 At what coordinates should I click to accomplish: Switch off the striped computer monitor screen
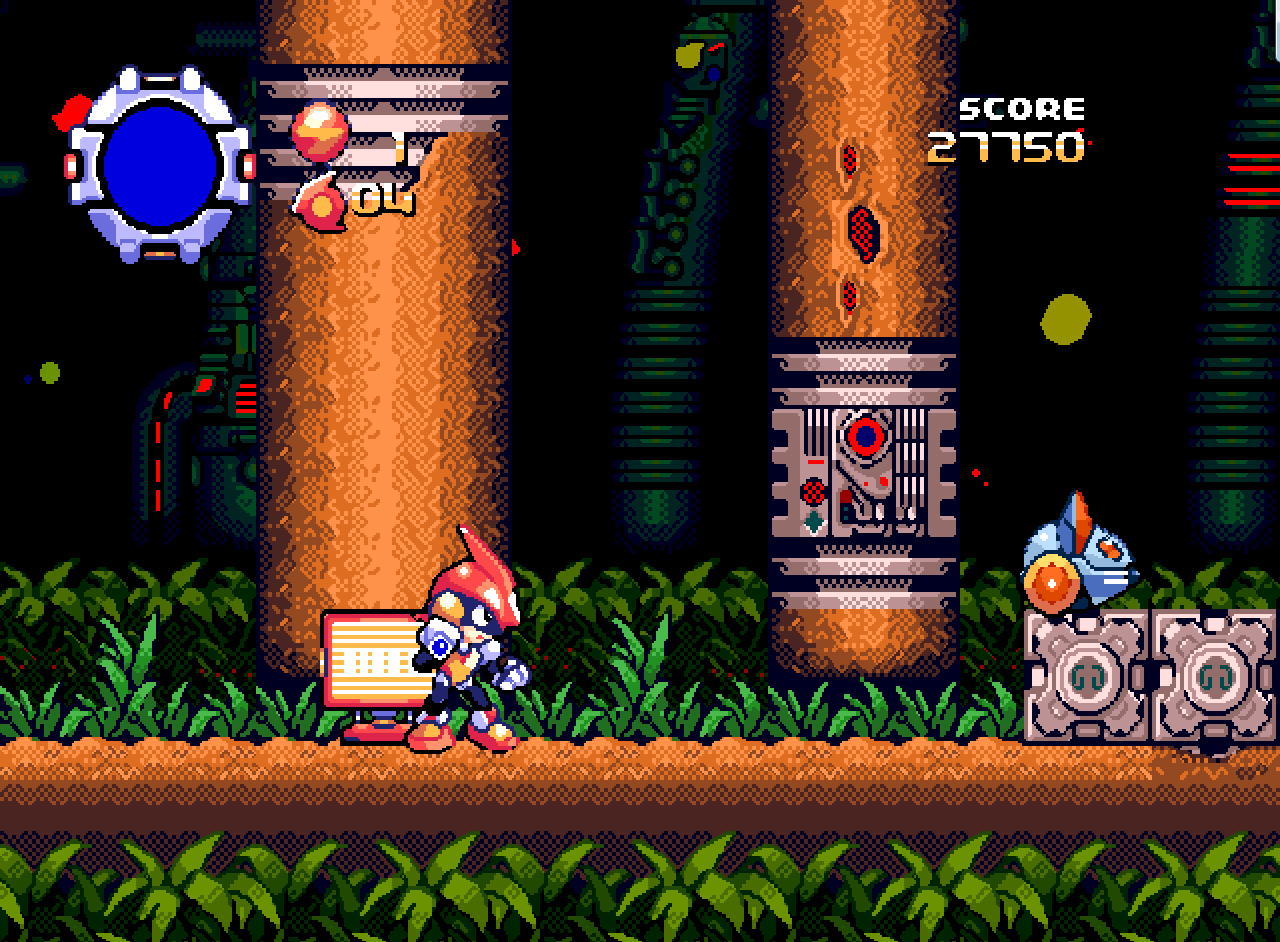(370, 660)
